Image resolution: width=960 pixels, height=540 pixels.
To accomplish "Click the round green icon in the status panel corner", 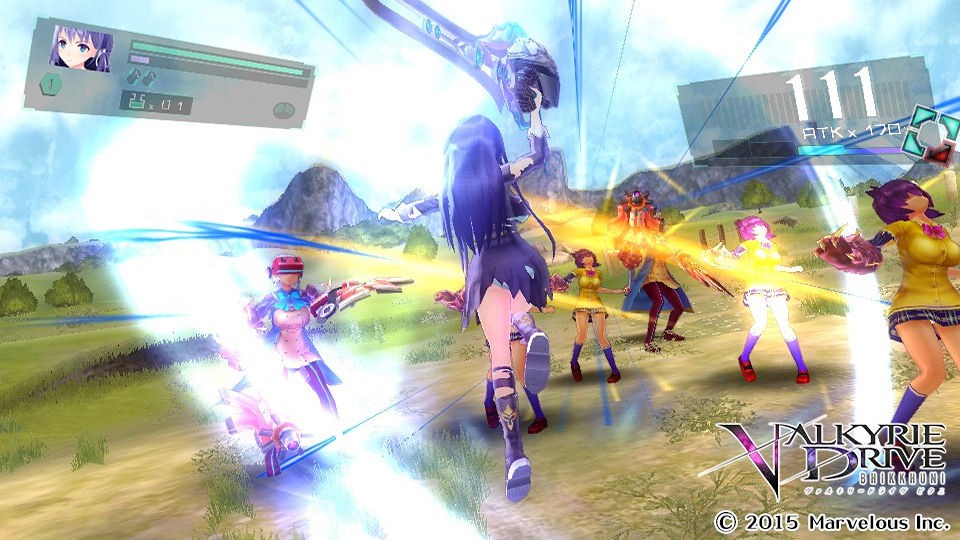I will click(x=284, y=109).
